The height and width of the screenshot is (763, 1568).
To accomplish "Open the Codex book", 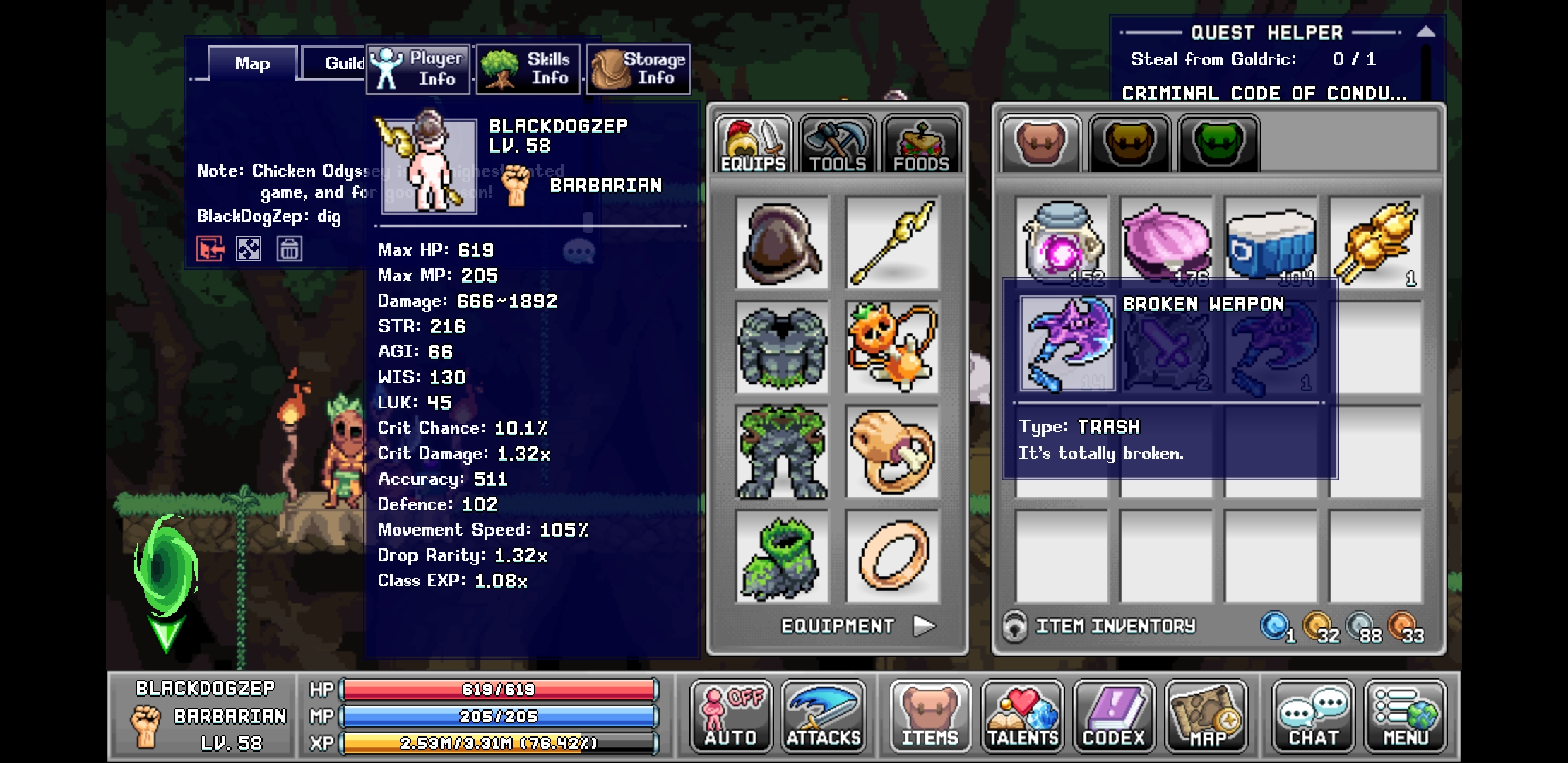I will click(1113, 717).
